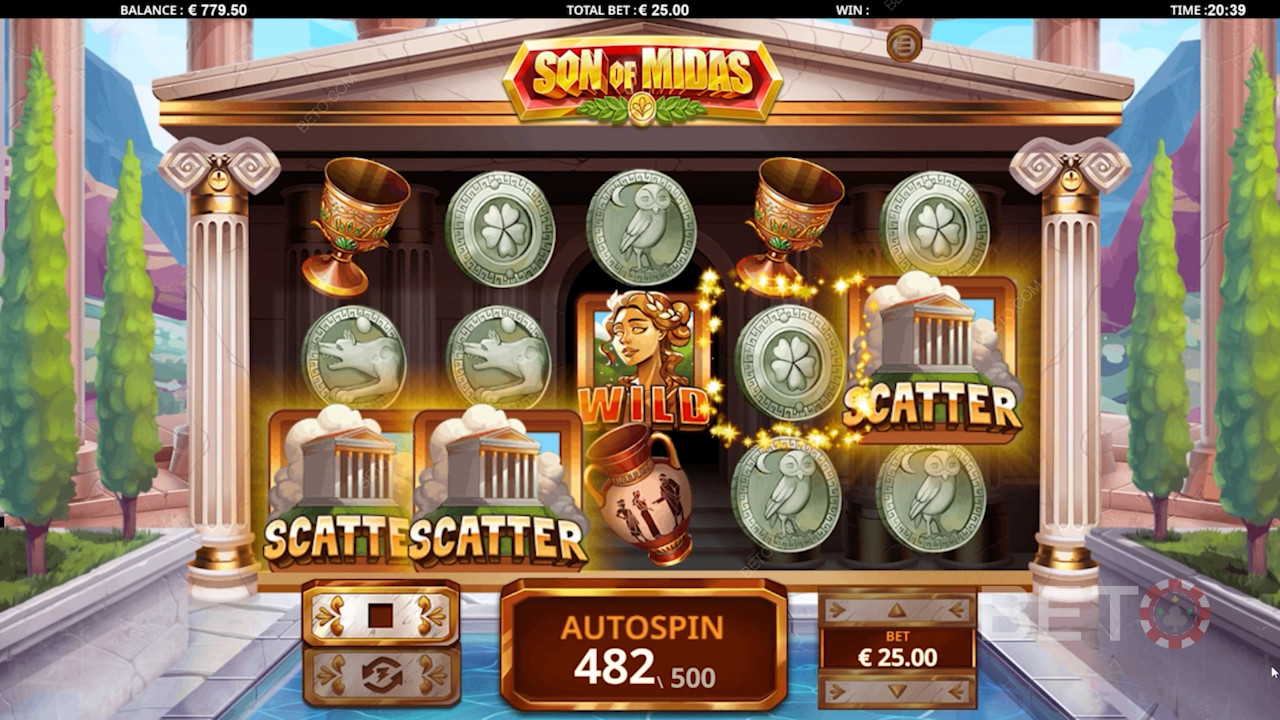Screen dimensions: 1280x720
Task: Open the round hamburger menu button
Action: click(x=904, y=44)
